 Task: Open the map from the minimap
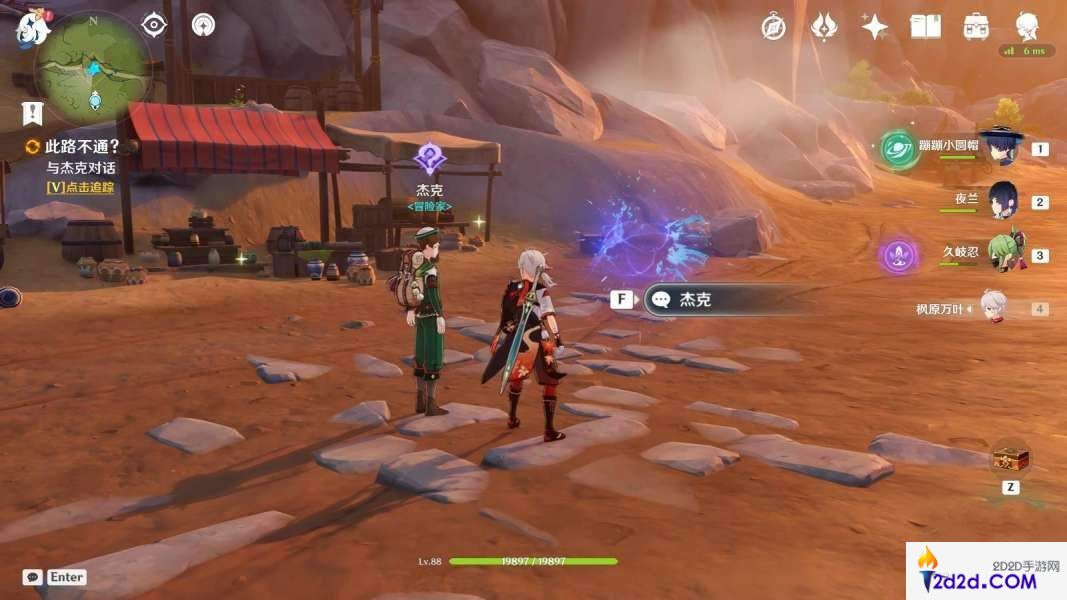pyautogui.click(x=92, y=72)
